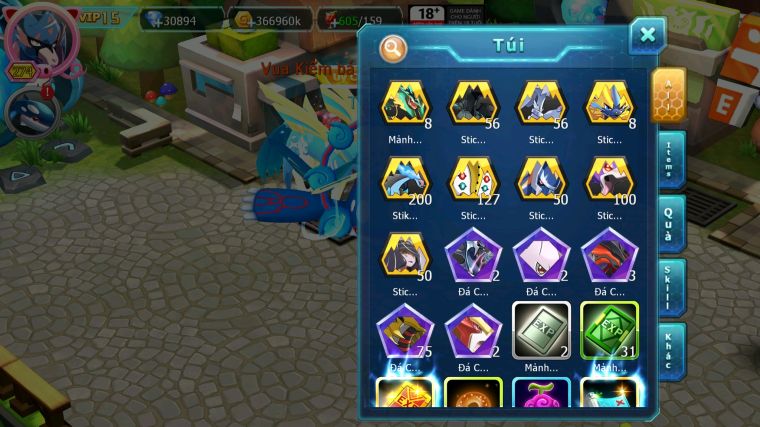
Task: Open the bag search magnifier
Action: (x=394, y=47)
